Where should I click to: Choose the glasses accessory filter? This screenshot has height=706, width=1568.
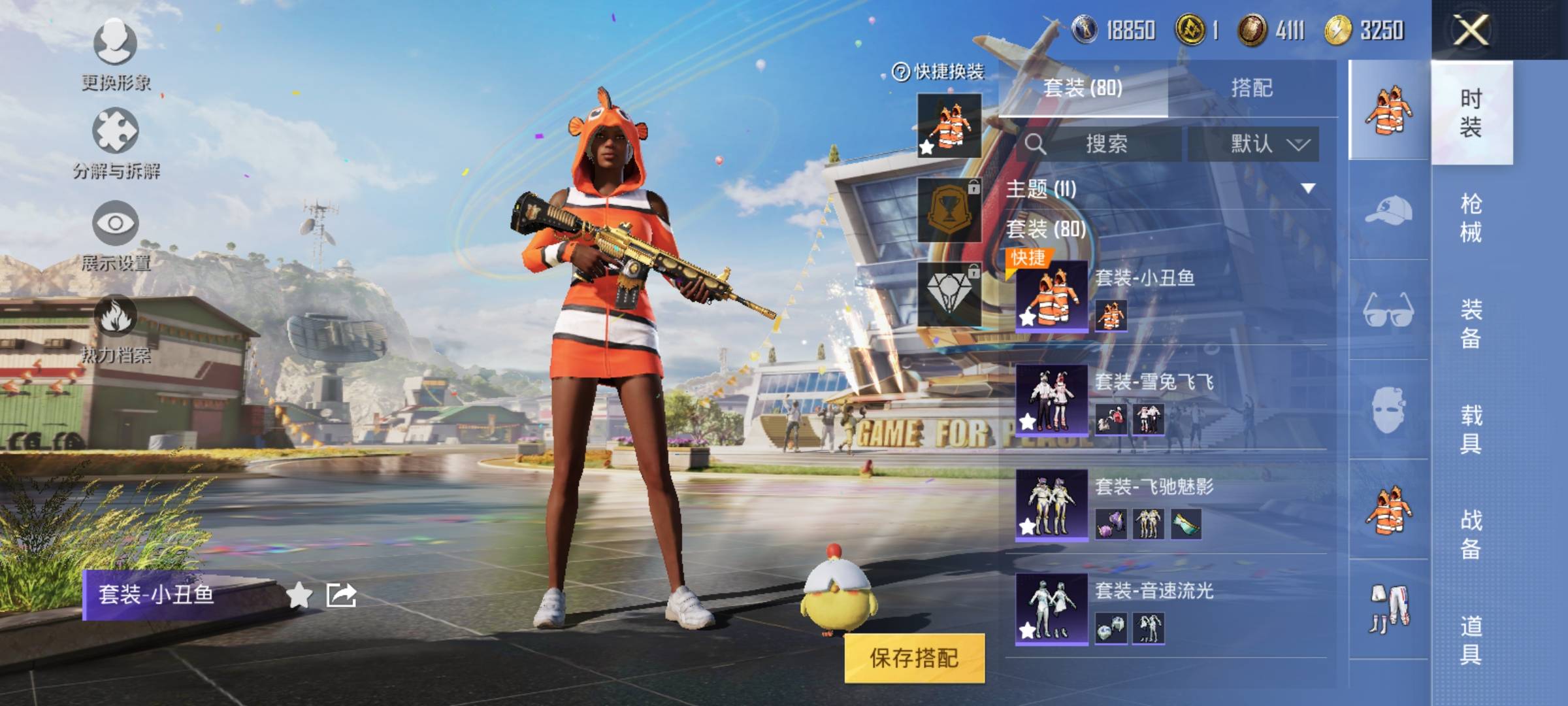click(x=1388, y=310)
